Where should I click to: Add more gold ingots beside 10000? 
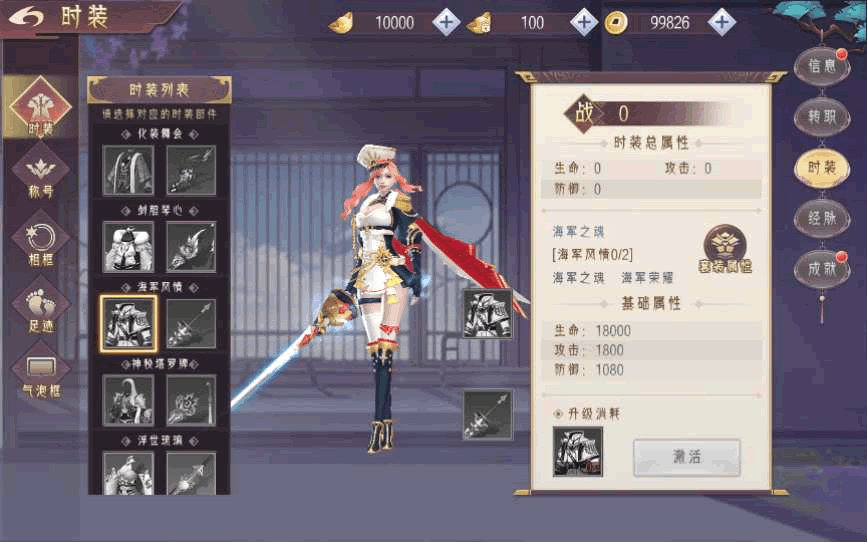446,22
